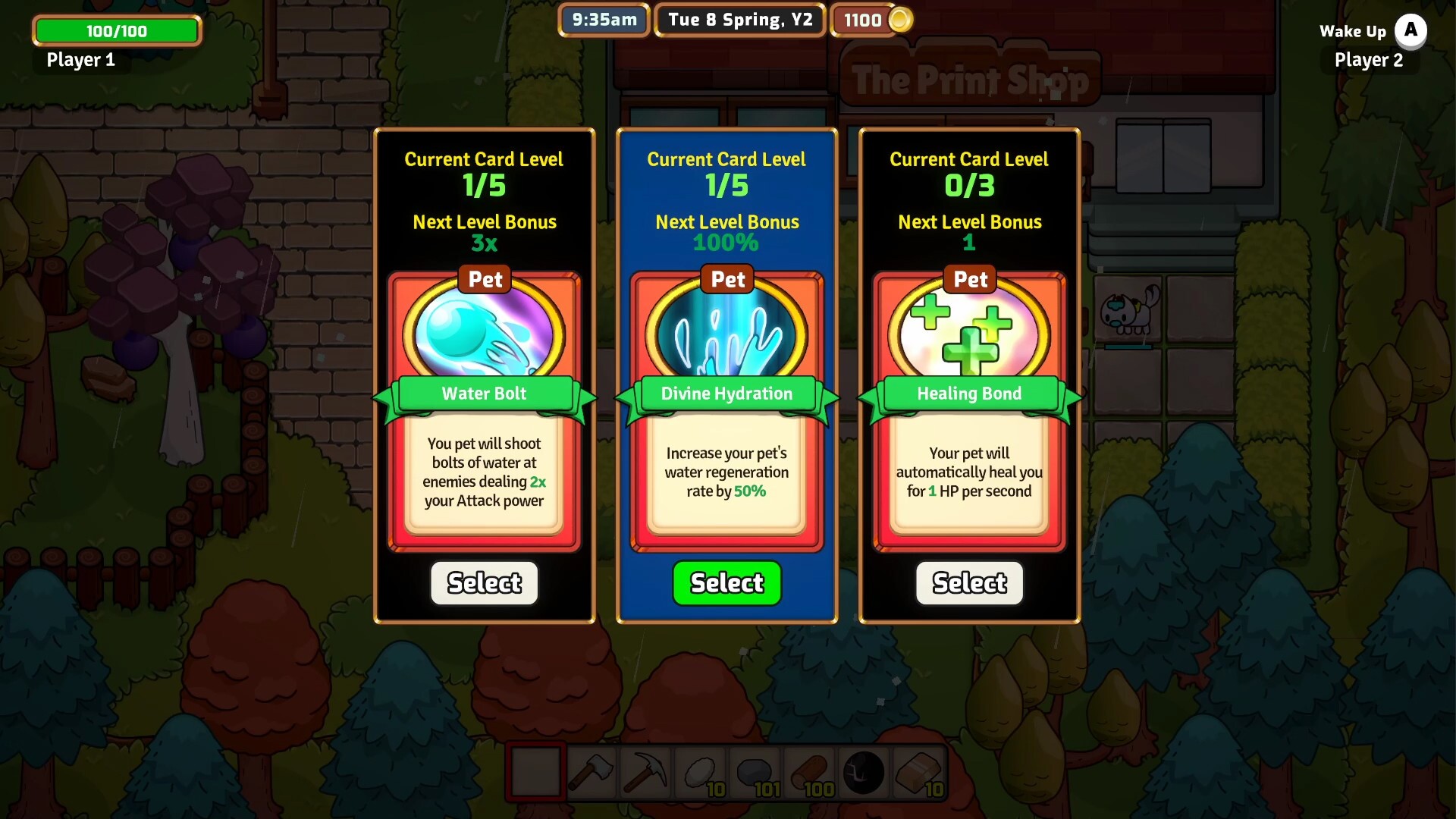Select the wood logs slot showing 100
Image resolution: width=1456 pixels, height=819 pixels.
click(x=808, y=772)
